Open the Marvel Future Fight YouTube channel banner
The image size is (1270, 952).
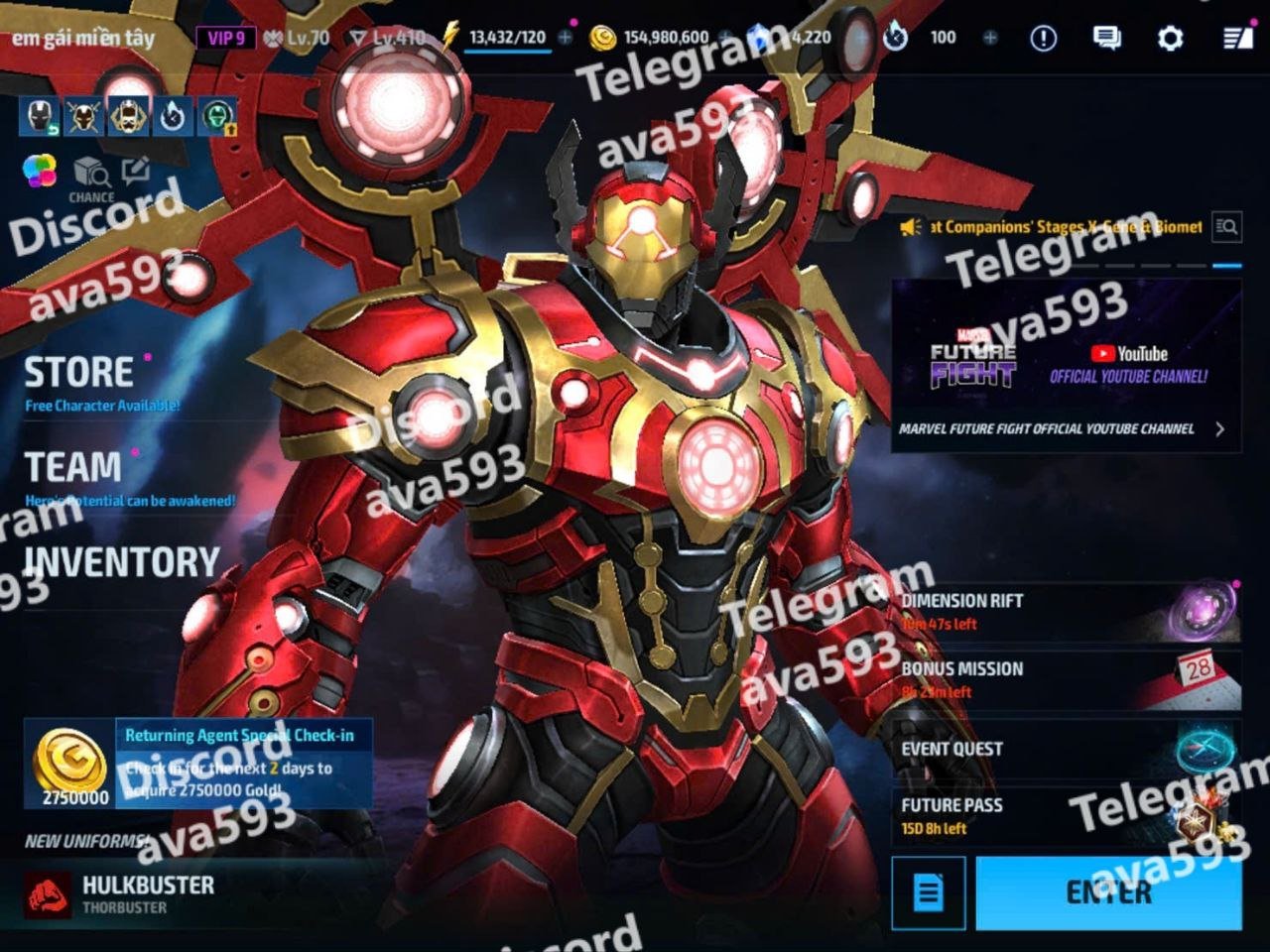(1066, 365)
